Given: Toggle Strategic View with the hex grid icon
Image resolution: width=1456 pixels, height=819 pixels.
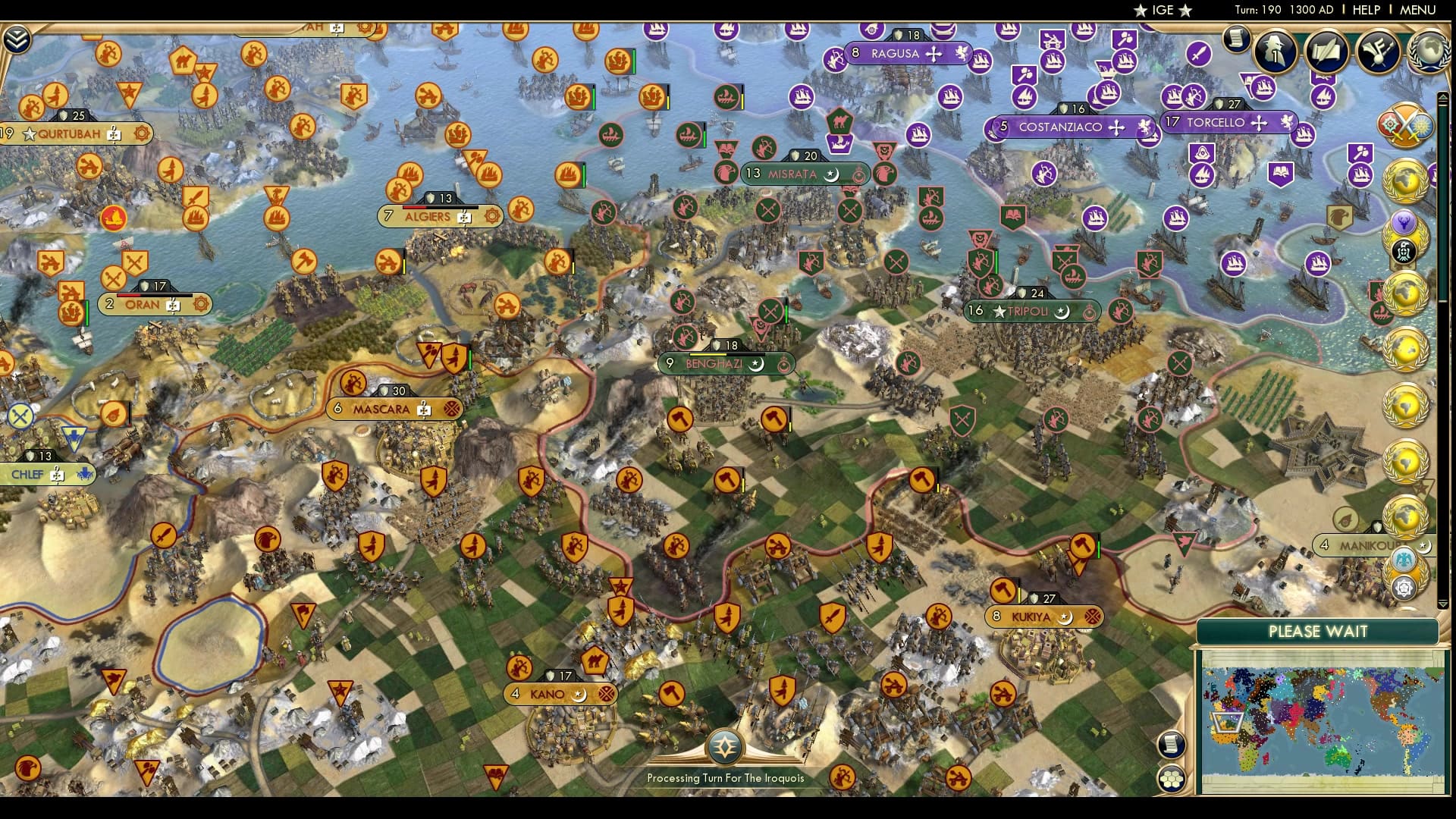Looking at the screenshot, I should 1172,778.
